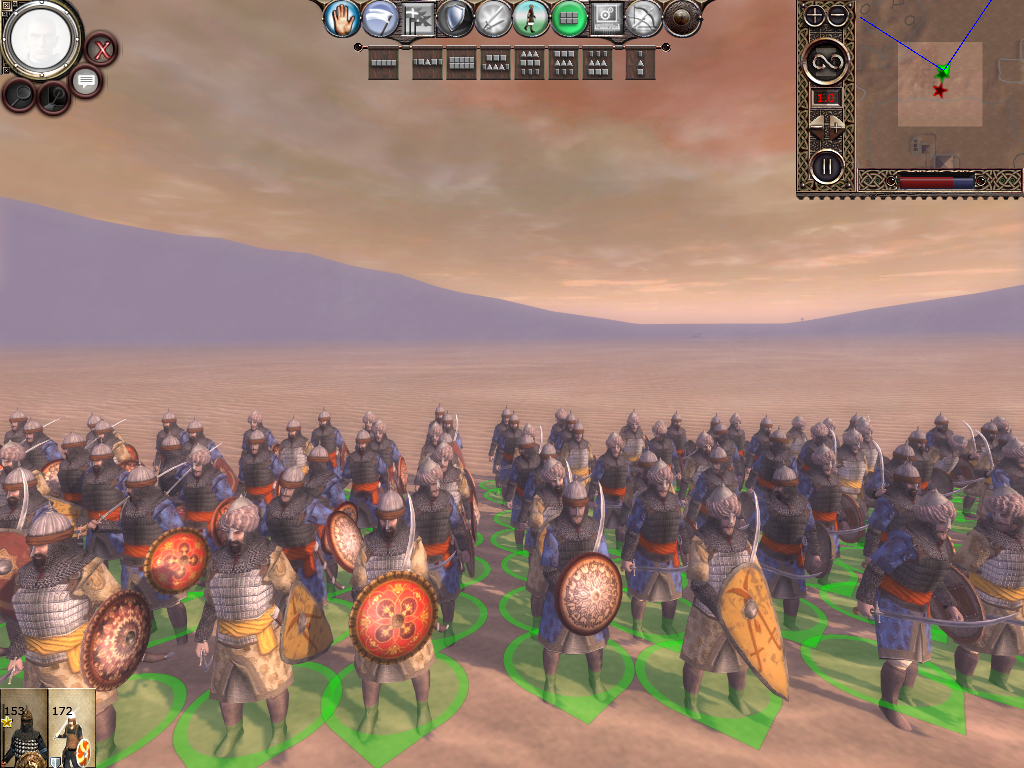1024x768 pixels.
Task: Select the unit card showing 172 soldiers
Action: click(x=72, y=728)
